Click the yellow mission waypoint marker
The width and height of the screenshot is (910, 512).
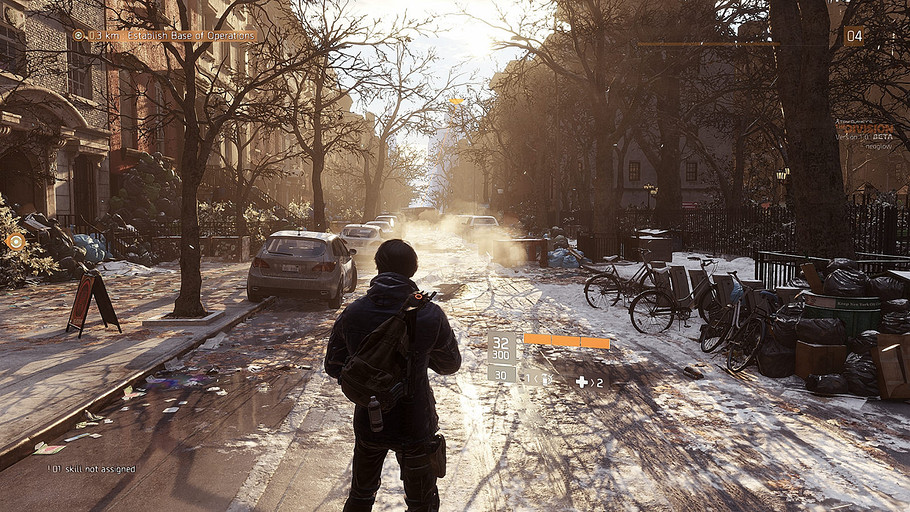coord(456,101)
